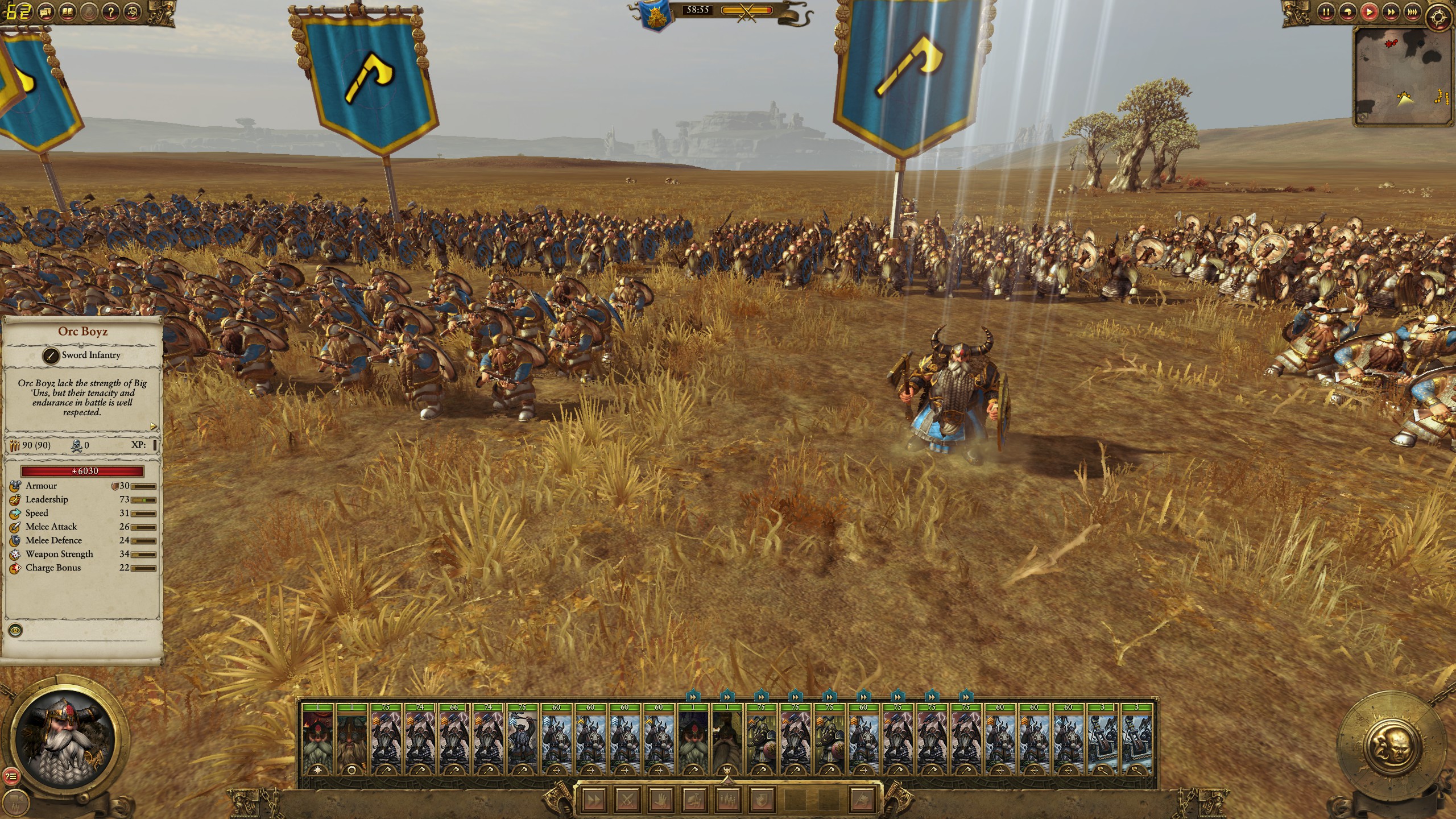
Task: Toggle the guard mode shield button
Action: tap(761, 800)
